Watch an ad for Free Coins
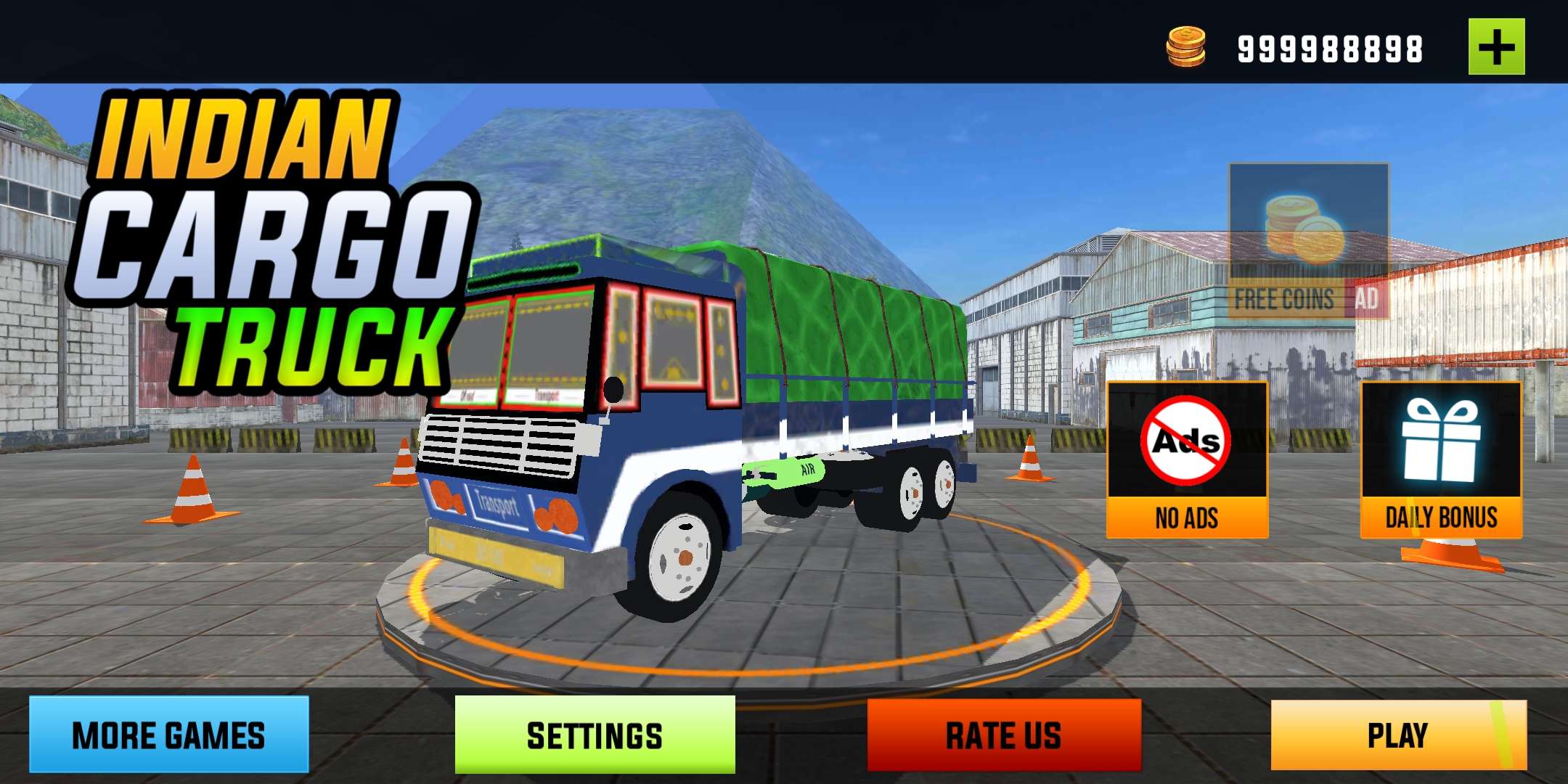This screenshot has height=784, width=1568. (1308, 241)
